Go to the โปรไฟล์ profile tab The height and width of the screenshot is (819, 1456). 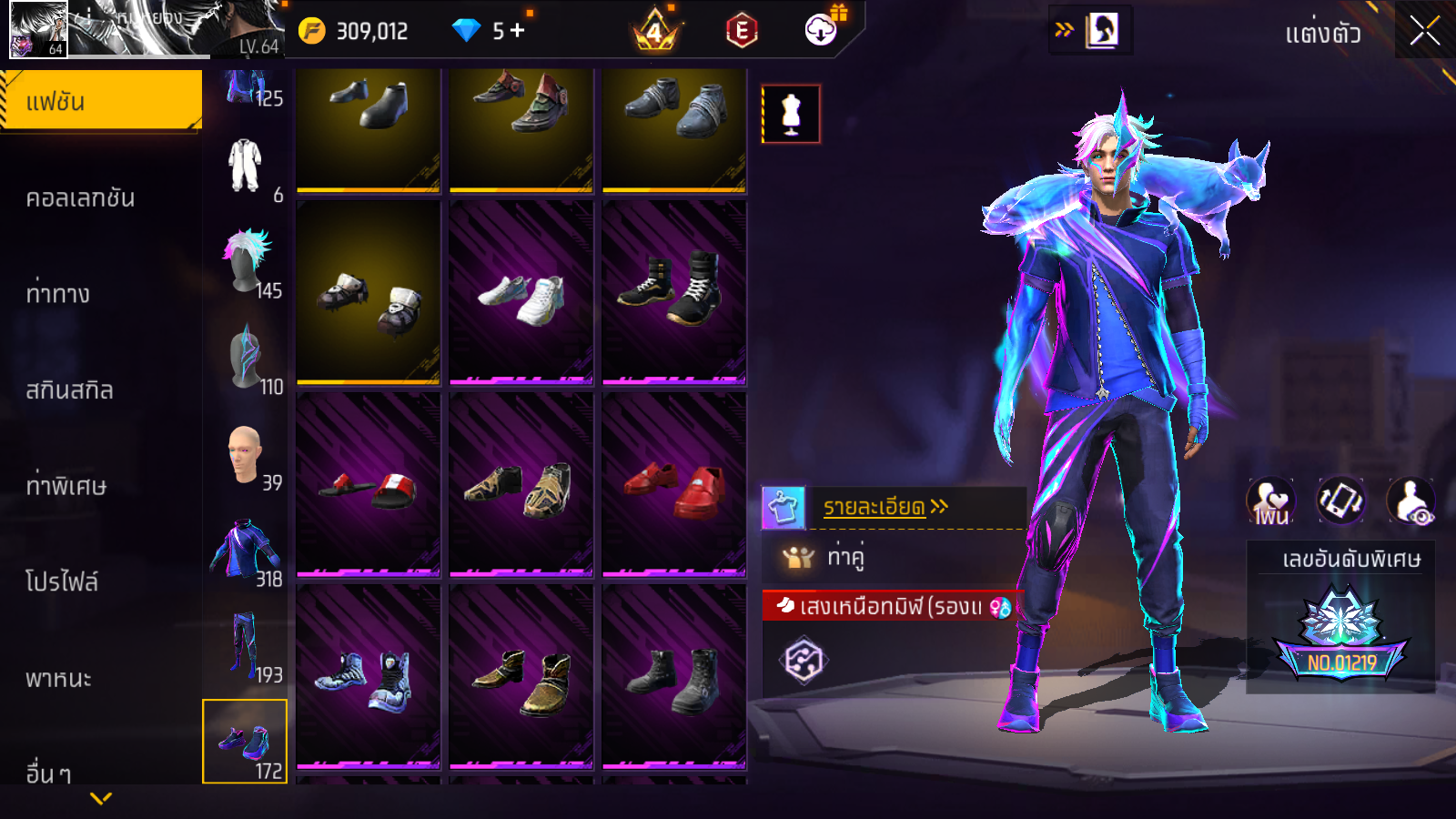click(62, 581)
